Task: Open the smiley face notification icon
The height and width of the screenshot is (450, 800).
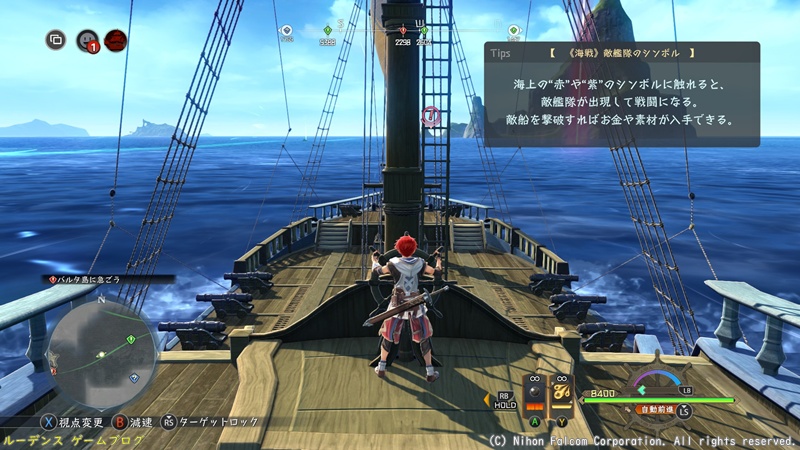Action: click(87, 40)
